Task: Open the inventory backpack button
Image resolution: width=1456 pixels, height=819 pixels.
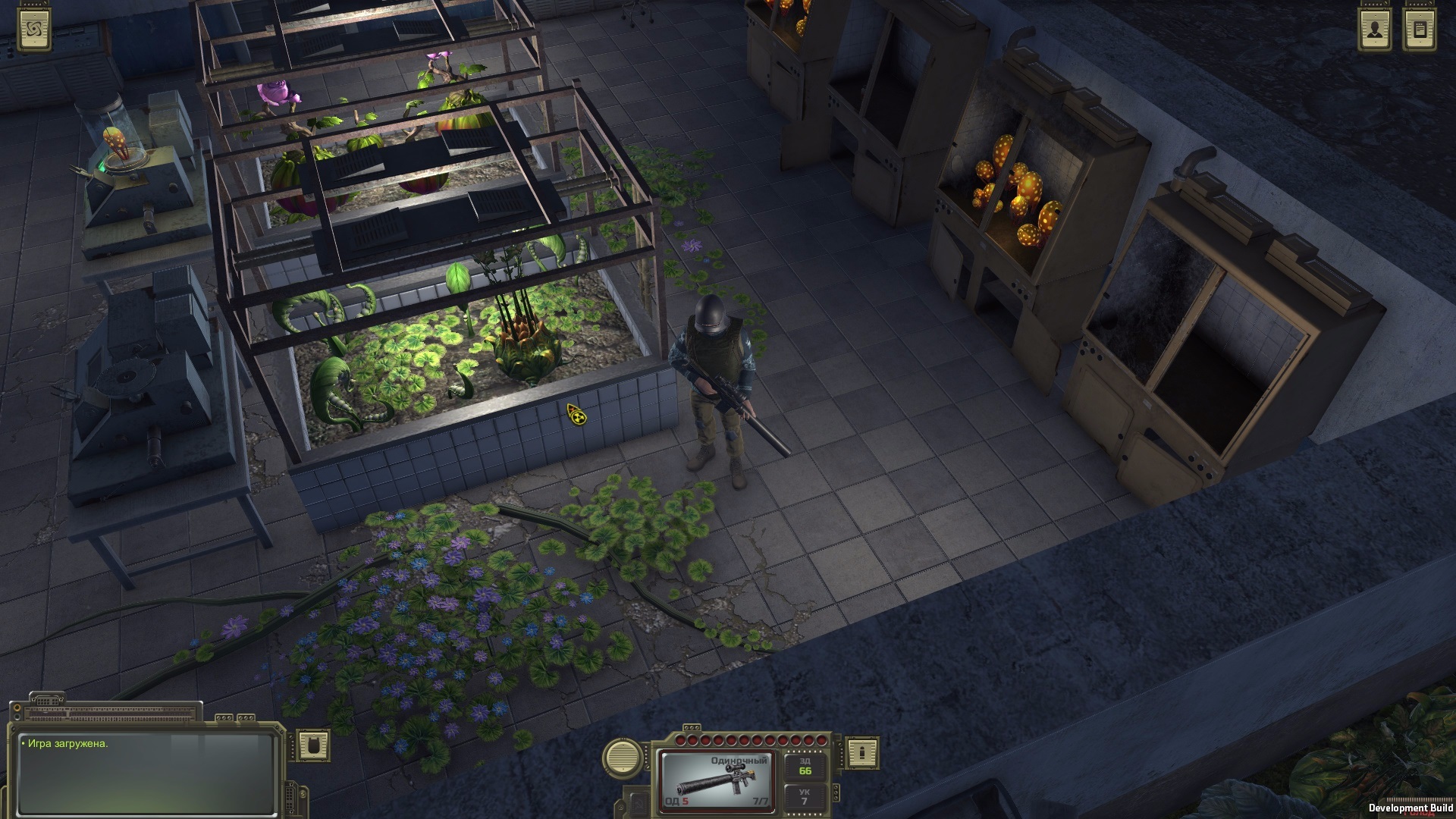Action: click(312, 745)
